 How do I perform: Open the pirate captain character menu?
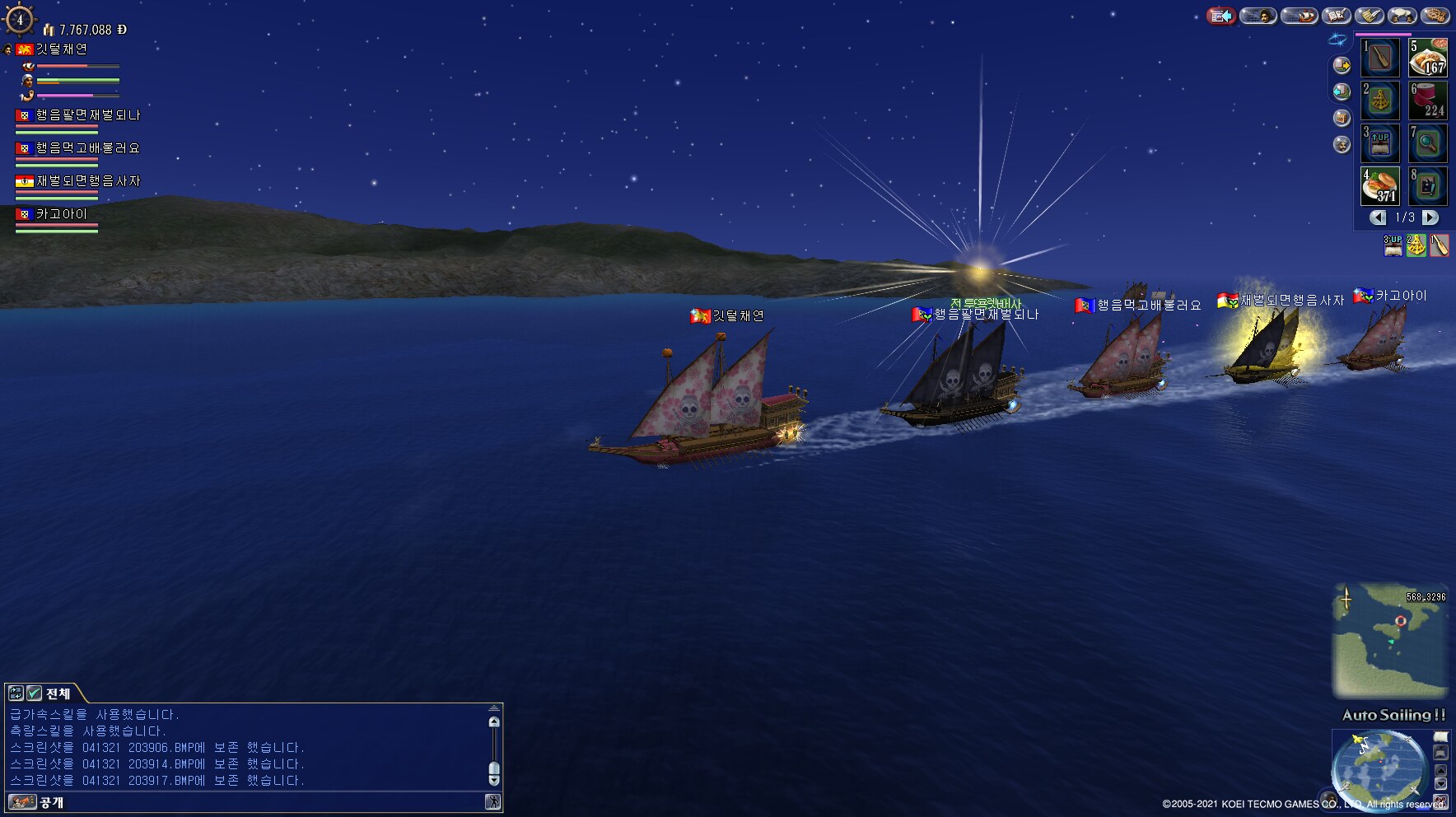1258,16
